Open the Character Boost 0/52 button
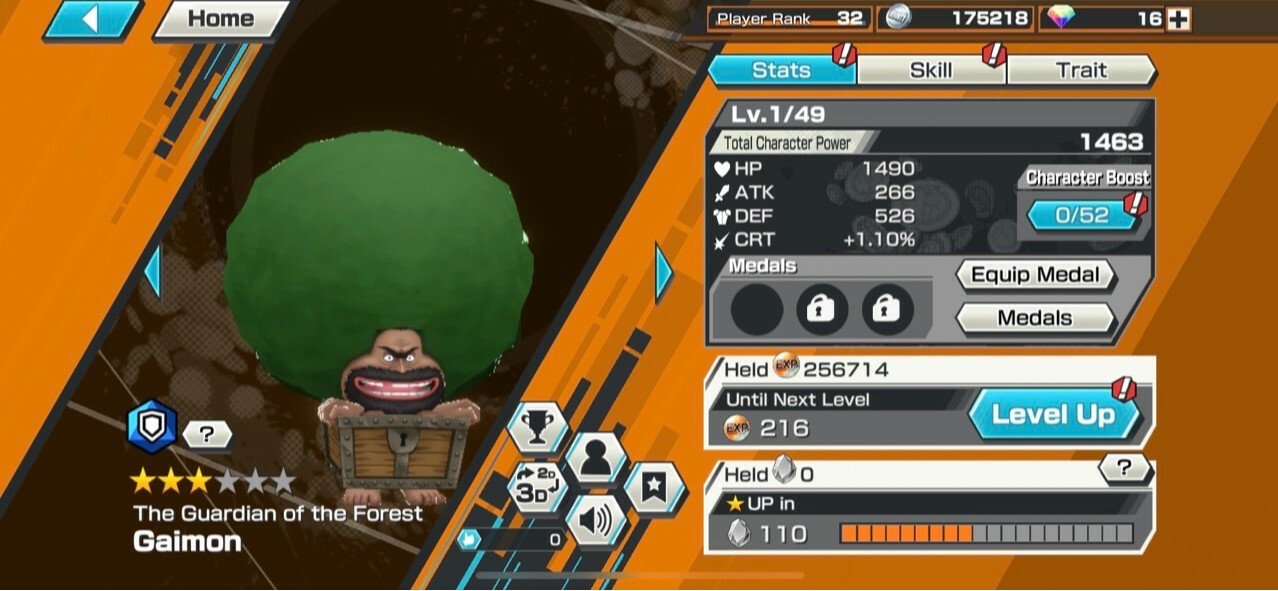1278x591 pixels. click(1082, 215)
